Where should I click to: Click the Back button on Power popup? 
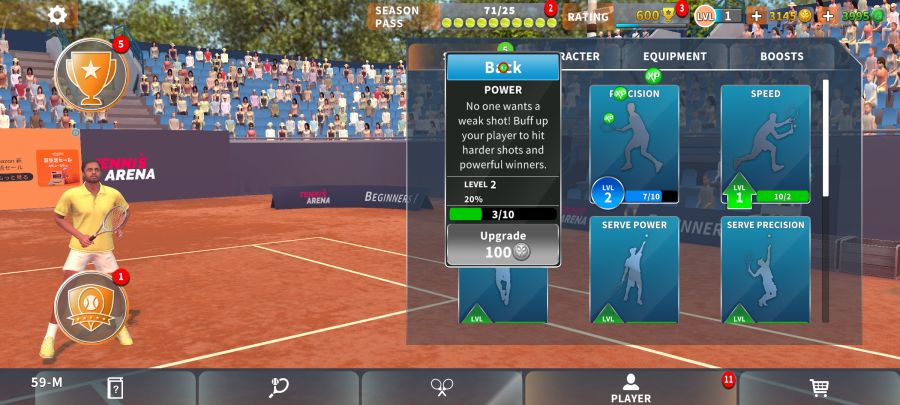click(x=503, y=68)
